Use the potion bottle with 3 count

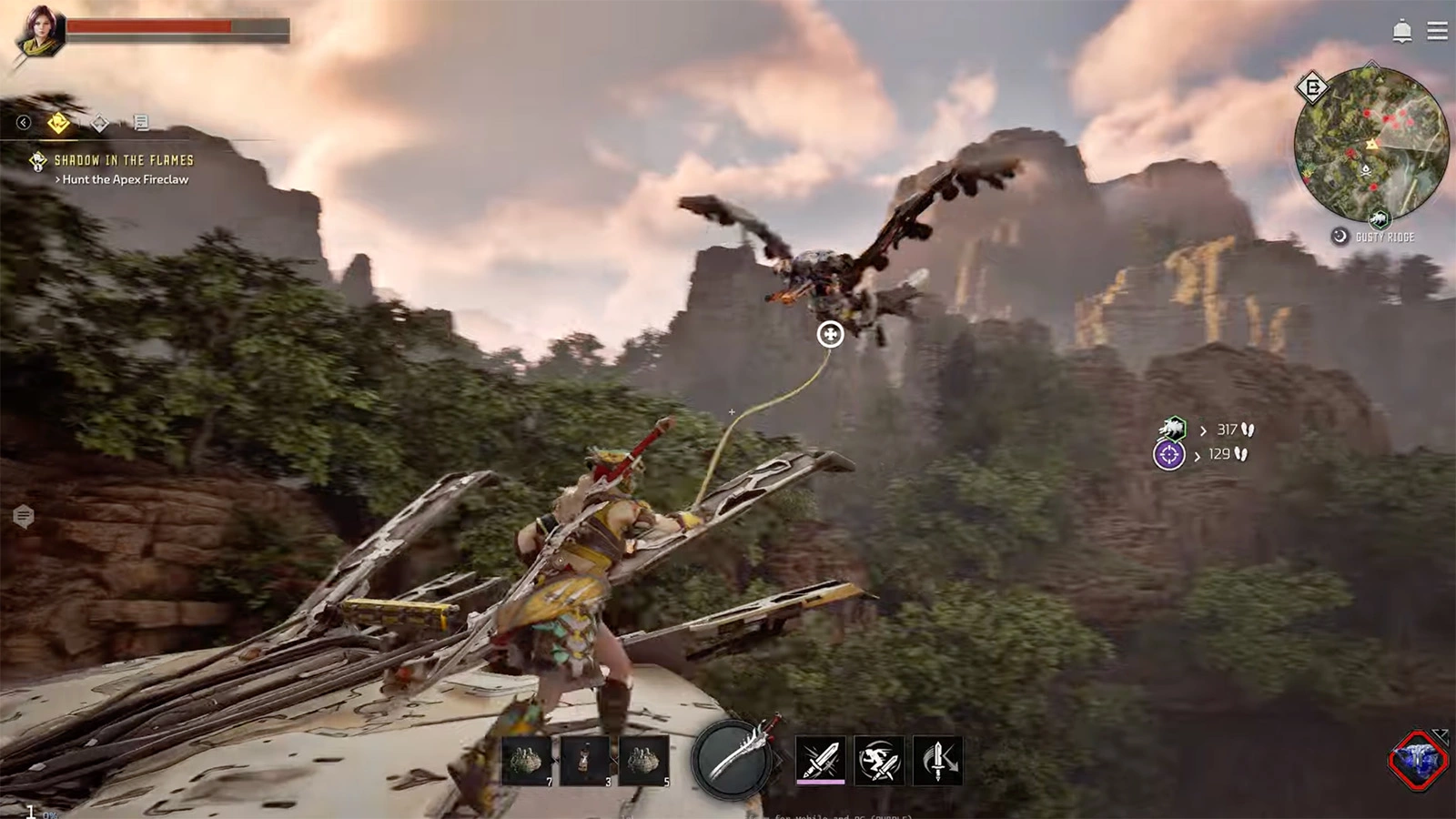(x=585, y=760)
